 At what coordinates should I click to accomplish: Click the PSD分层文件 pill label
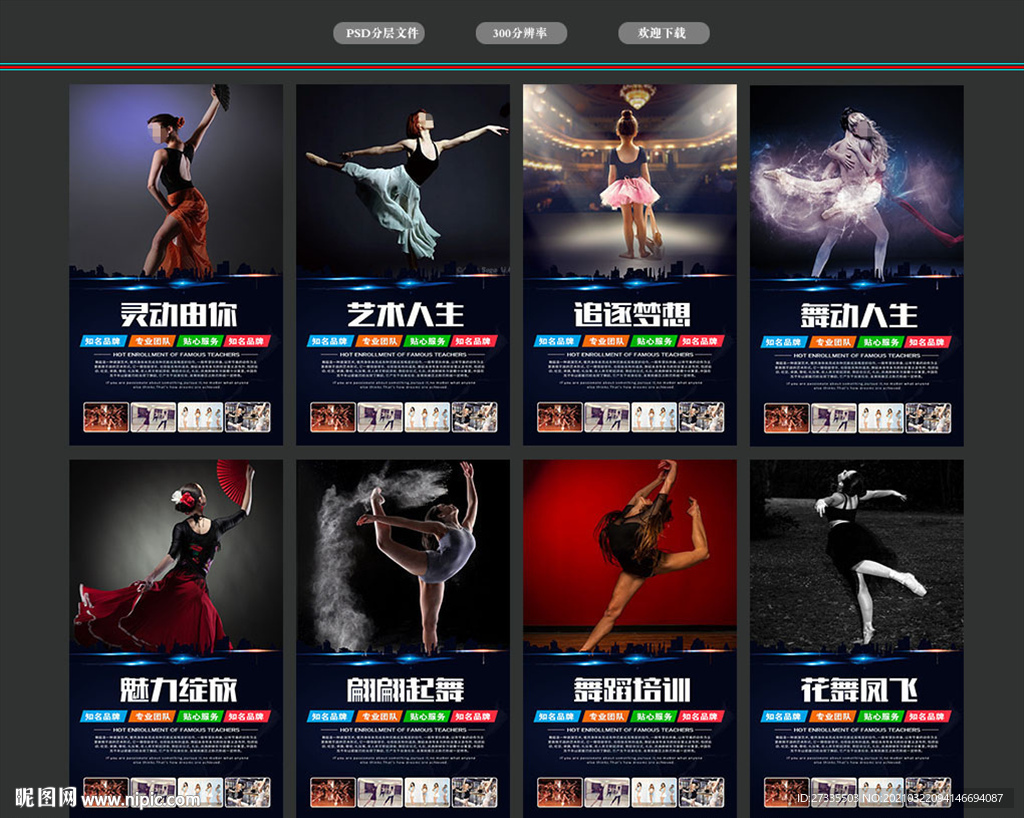[379, 33]
